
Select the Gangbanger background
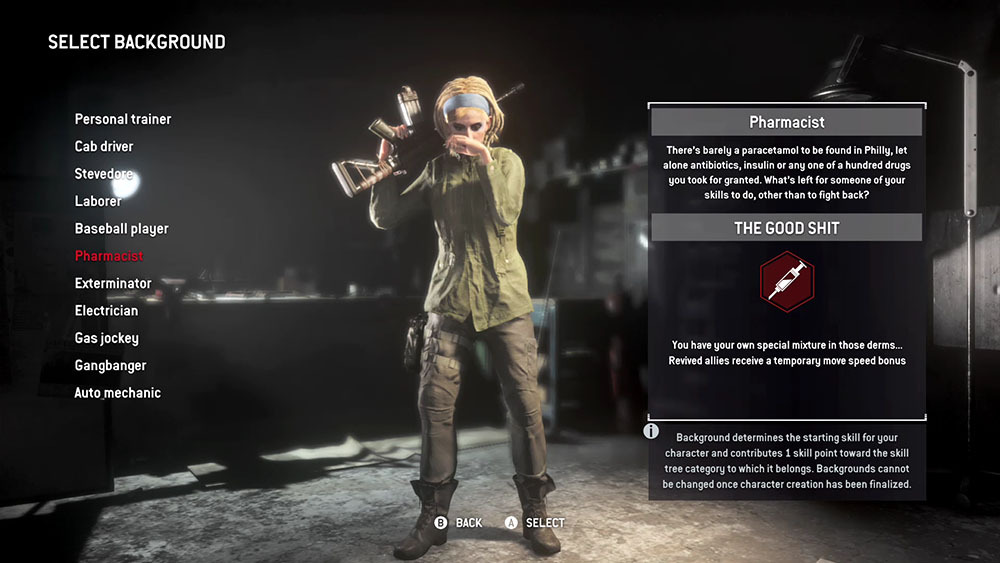(x=110, y=366)
